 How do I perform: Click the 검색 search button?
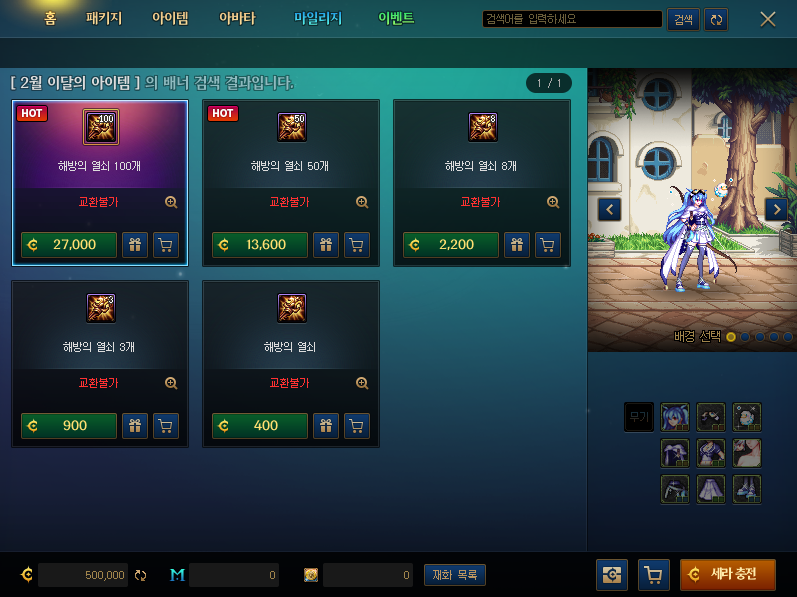[x=683, y=19]
